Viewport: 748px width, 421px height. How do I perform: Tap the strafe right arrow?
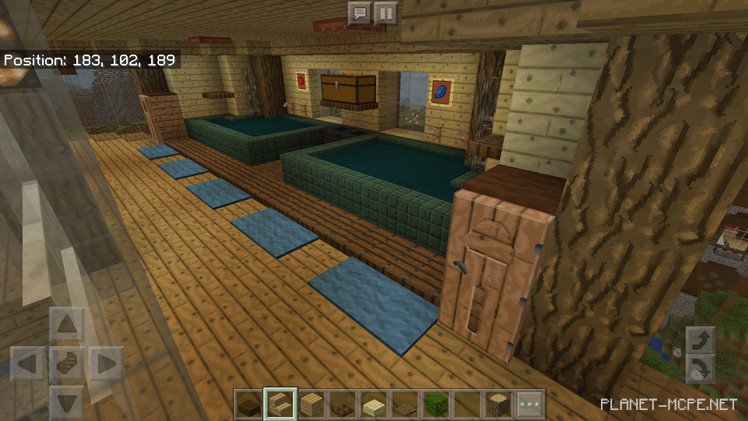pos(104,362)
